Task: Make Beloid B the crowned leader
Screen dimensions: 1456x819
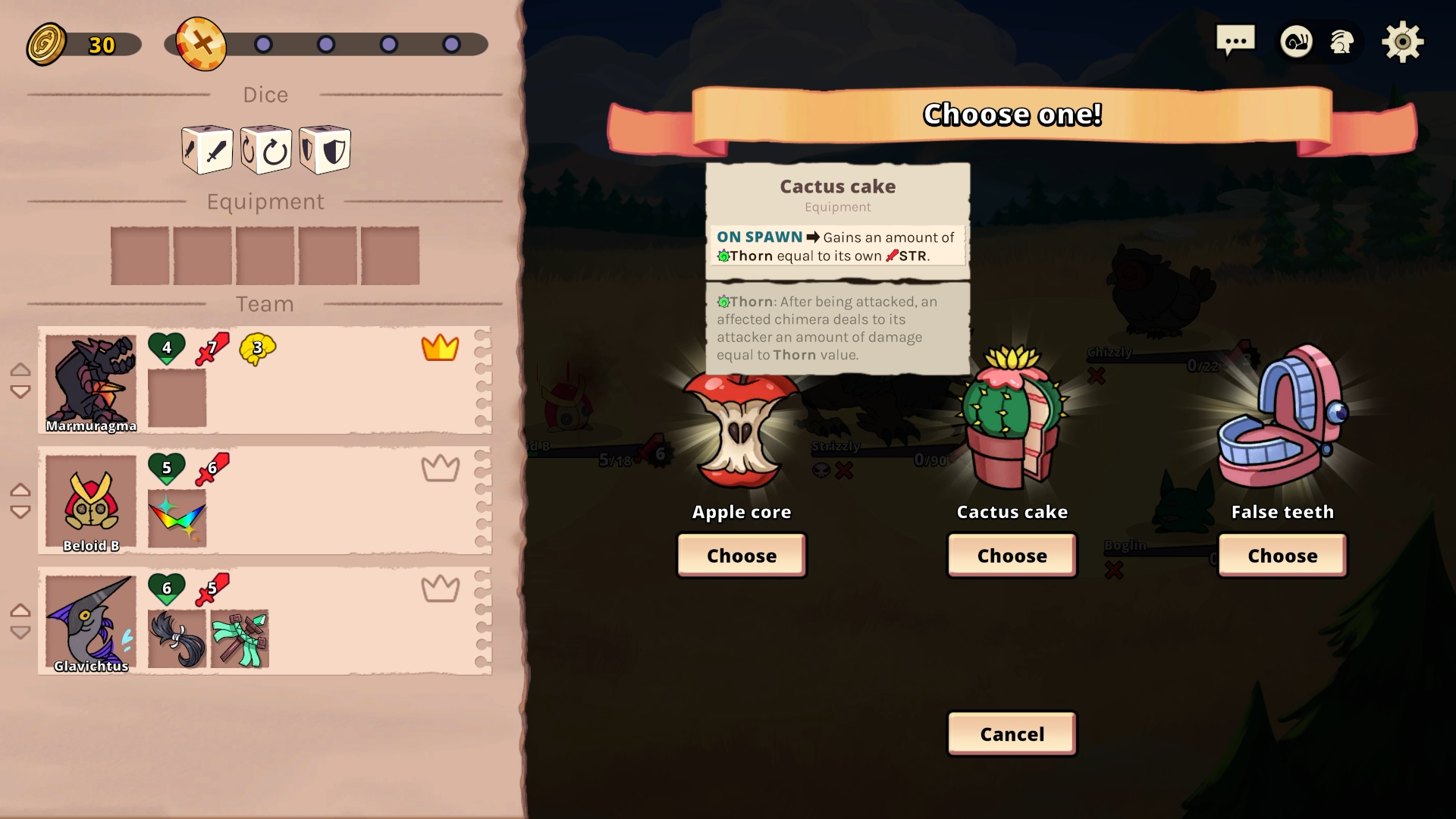Action: 440,469
